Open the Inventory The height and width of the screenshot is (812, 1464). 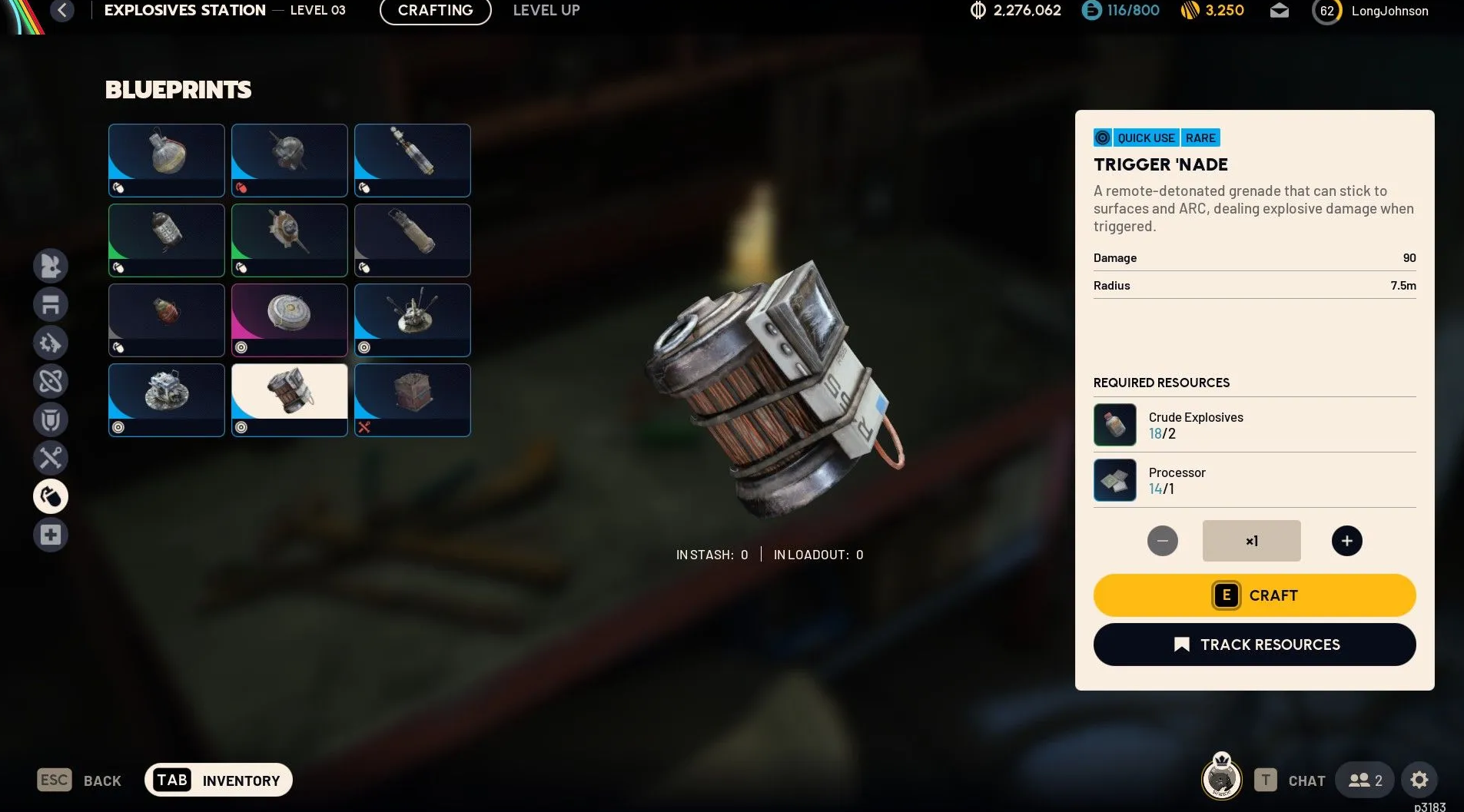coord(218,781)
